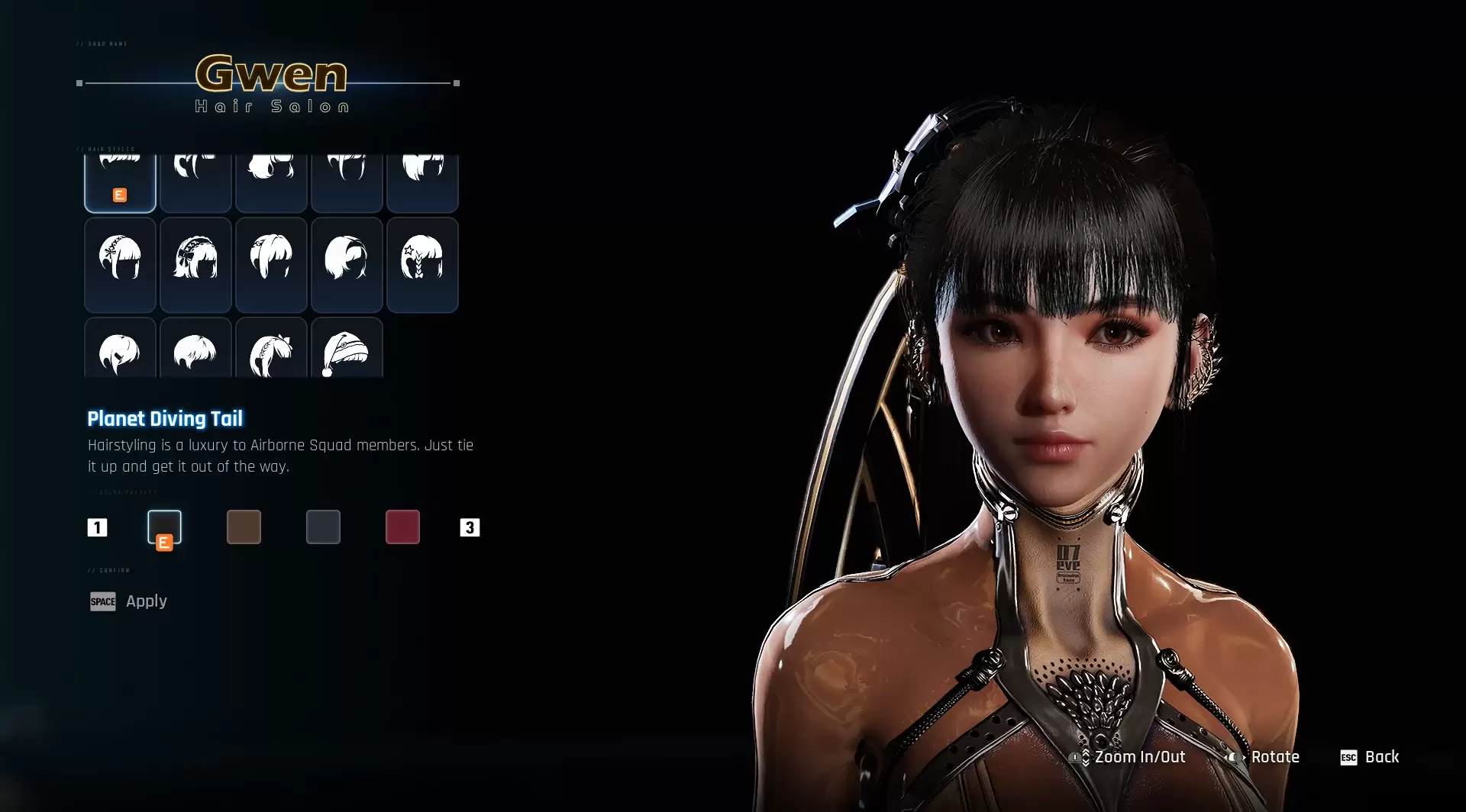
Task: Go back from the hair salon
Action: tap(1370, 757)
